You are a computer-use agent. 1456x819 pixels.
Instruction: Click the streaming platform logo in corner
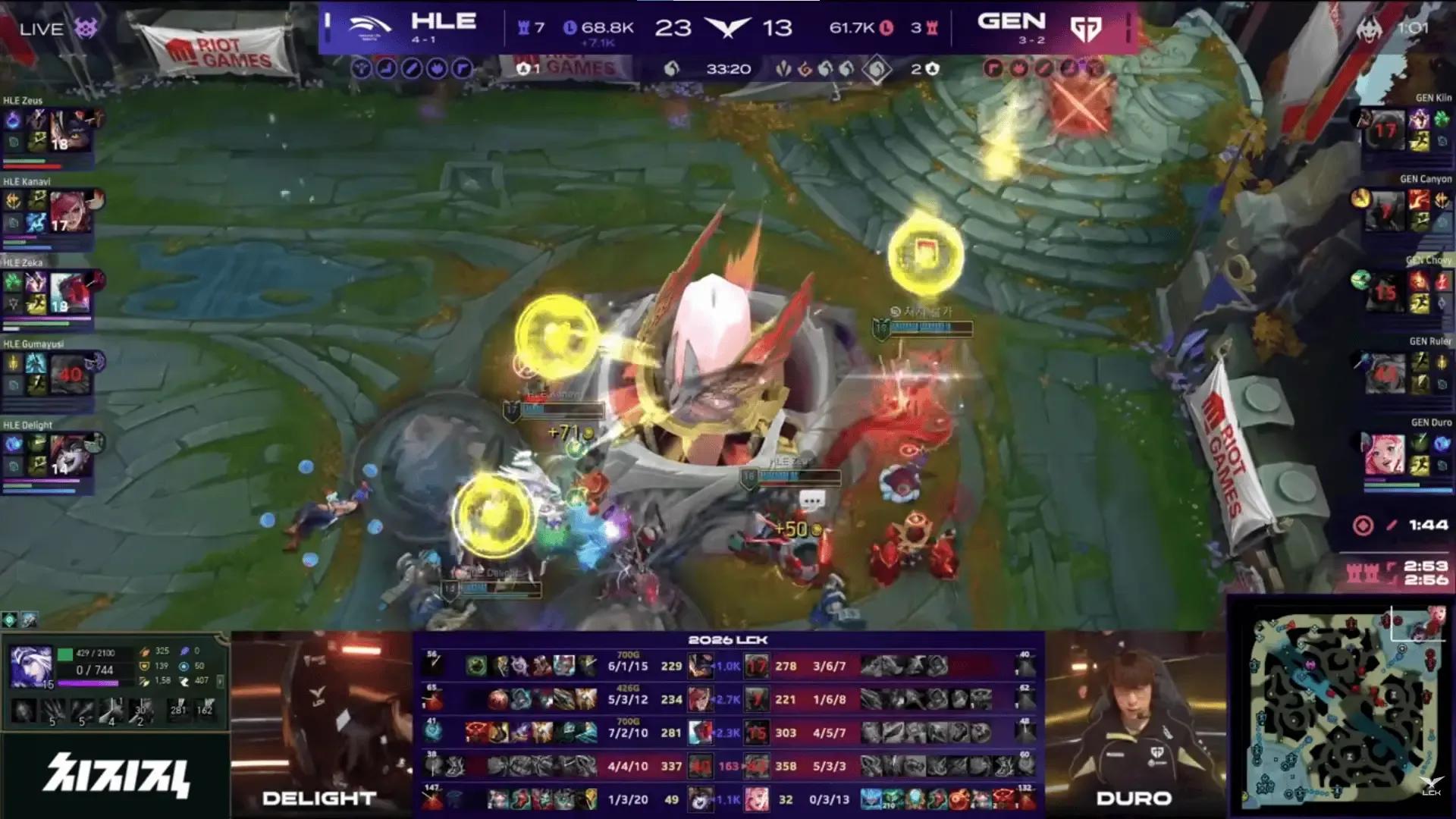(115, 775)
